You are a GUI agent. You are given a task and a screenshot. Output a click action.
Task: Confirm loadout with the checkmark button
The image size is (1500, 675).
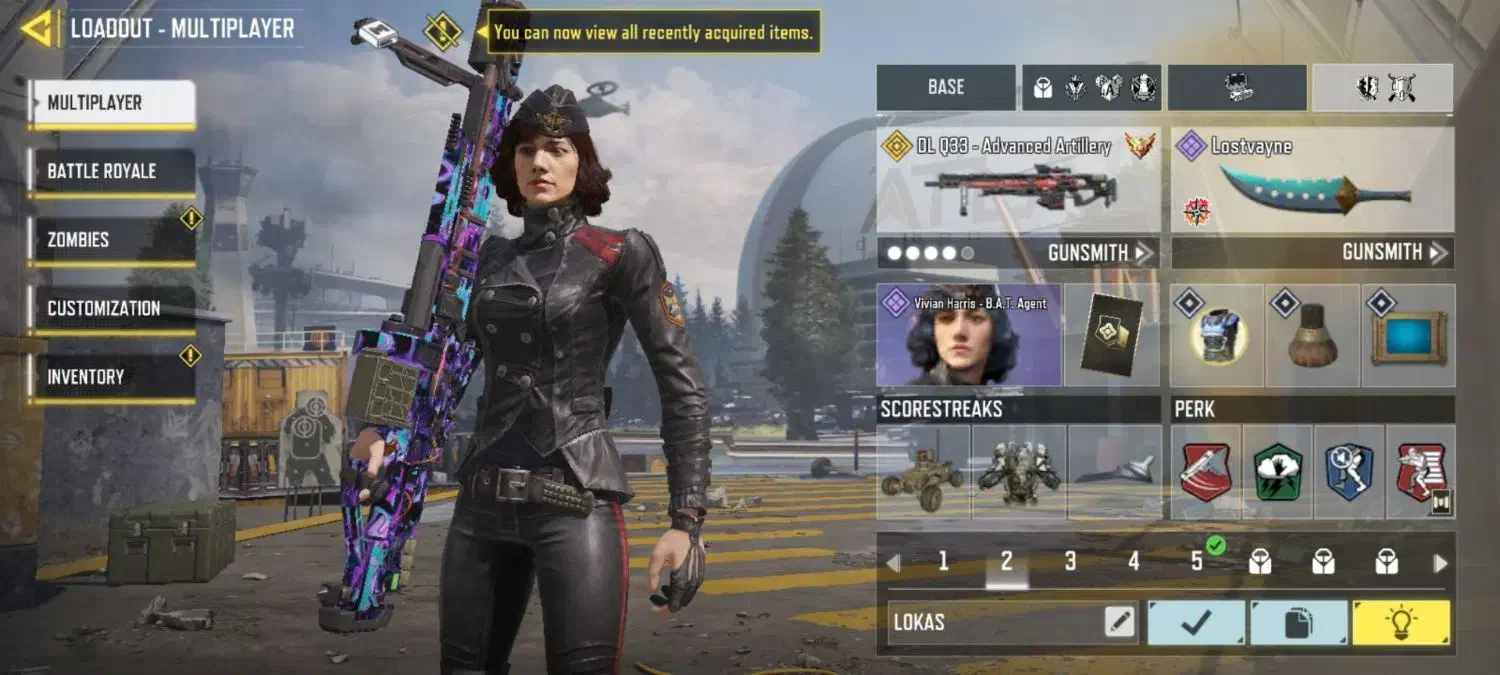tap(1196, 622)
